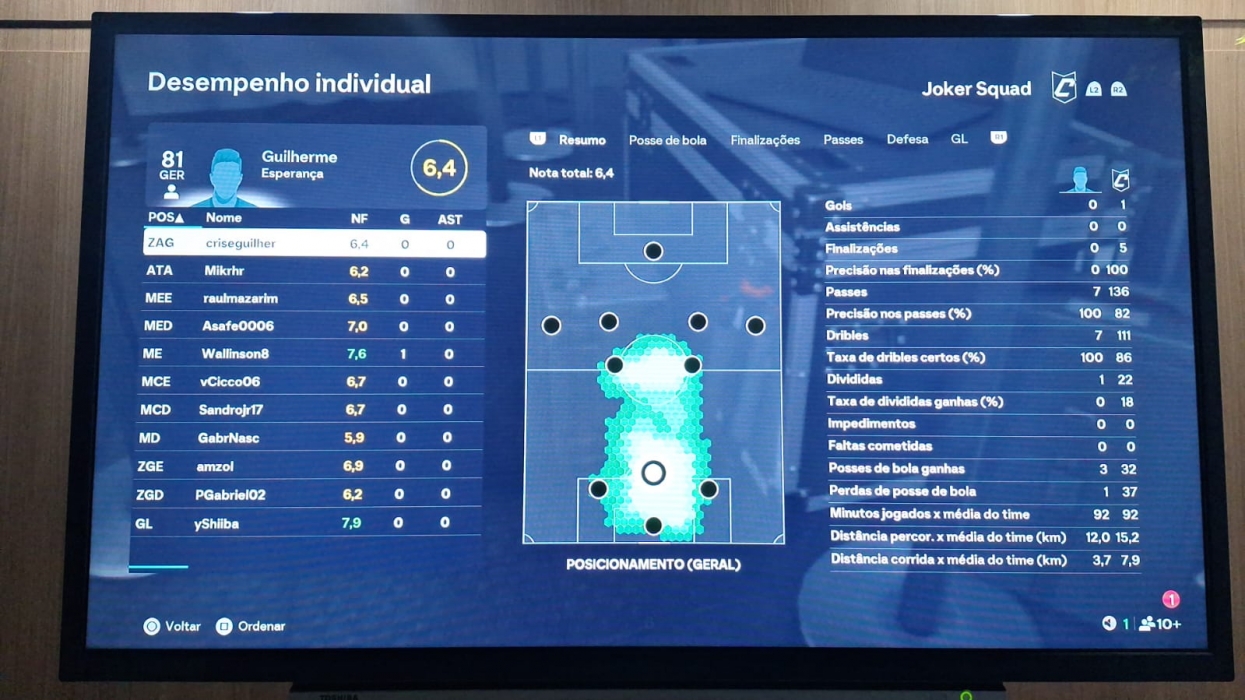This screenshot has height=700, width=1245.
Task: Choose the Mikrhr player row
Action: [312, 271]
